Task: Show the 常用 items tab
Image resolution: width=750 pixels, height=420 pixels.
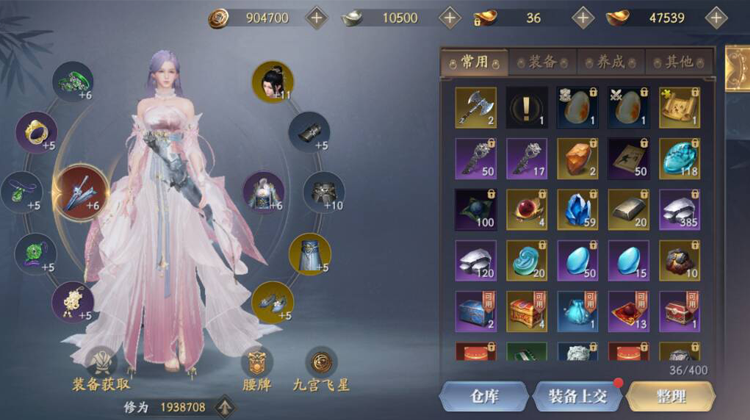Action: [x=474, y=62]
